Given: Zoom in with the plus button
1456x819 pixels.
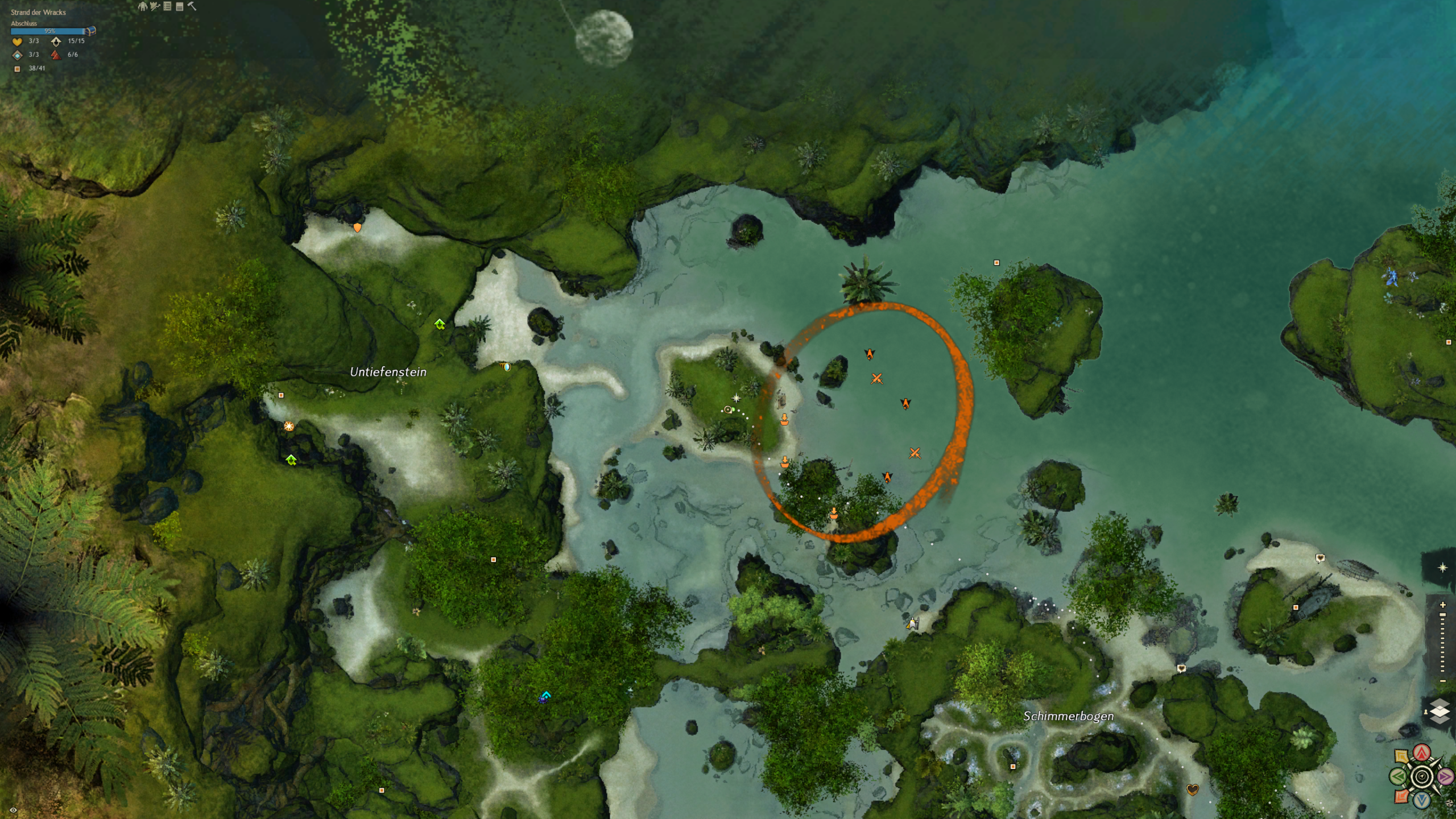Looking at the screenshot, I should (x=1442, y=605).
